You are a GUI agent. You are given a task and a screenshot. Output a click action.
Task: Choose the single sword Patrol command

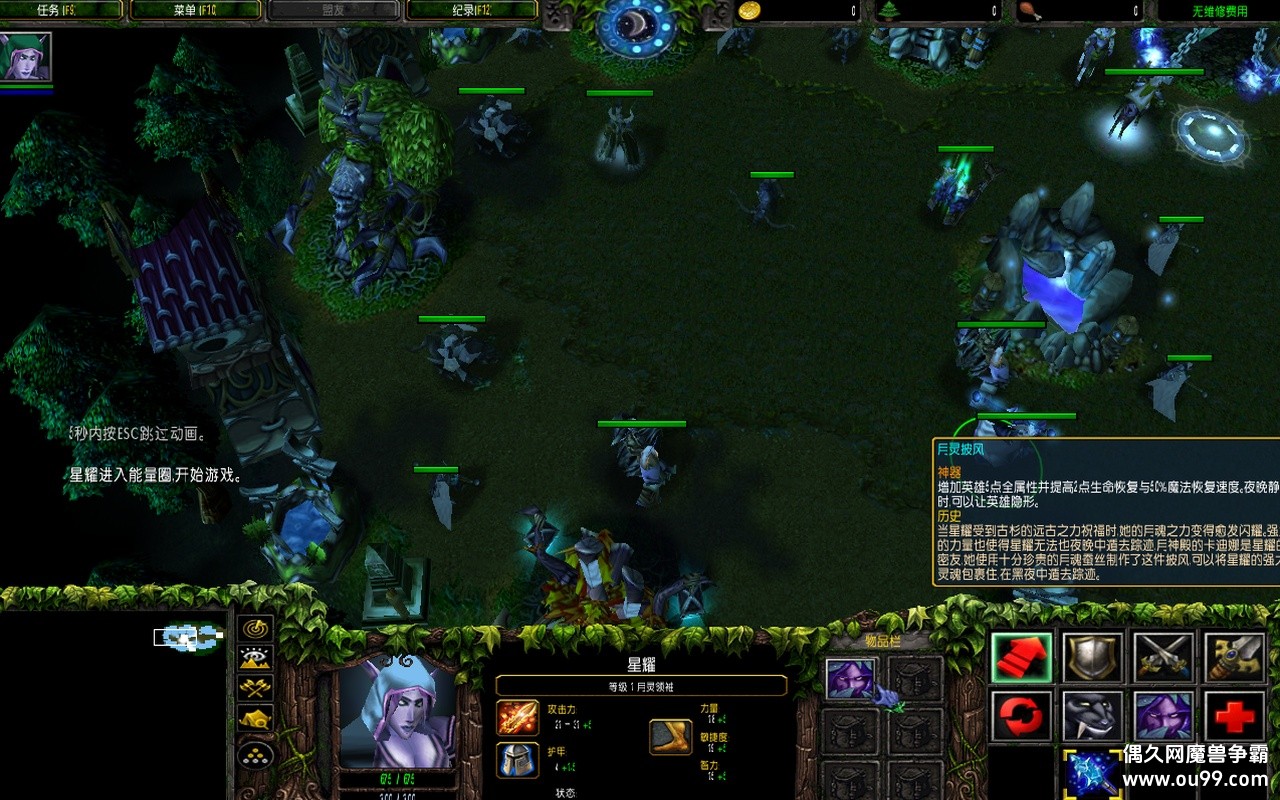1234,657
